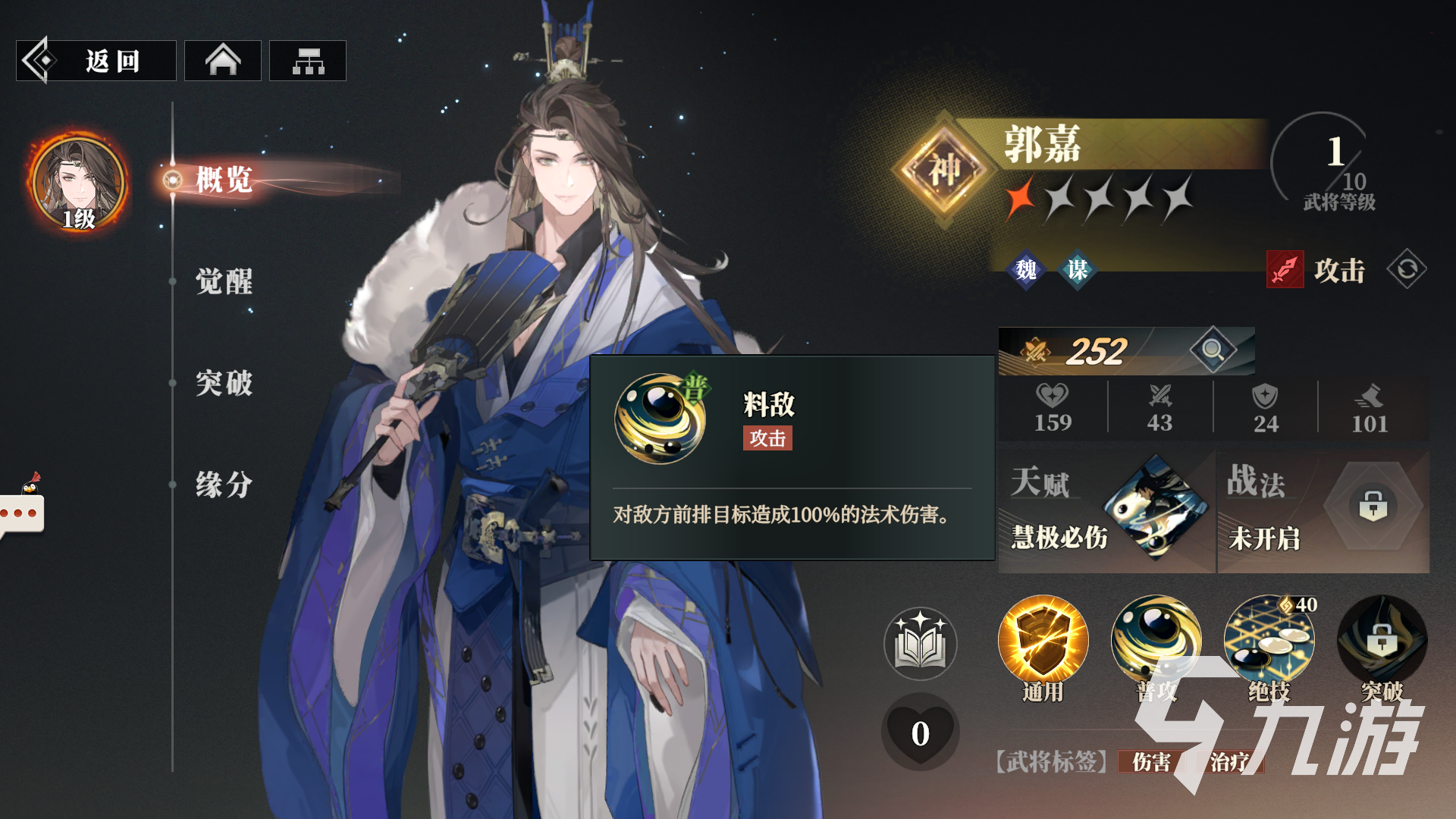Open the home icon in top bar

point(222,60)
